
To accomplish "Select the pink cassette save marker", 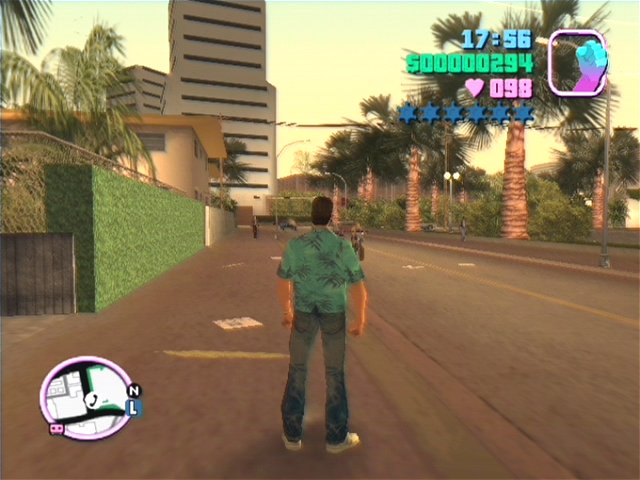I will point(56,428).
